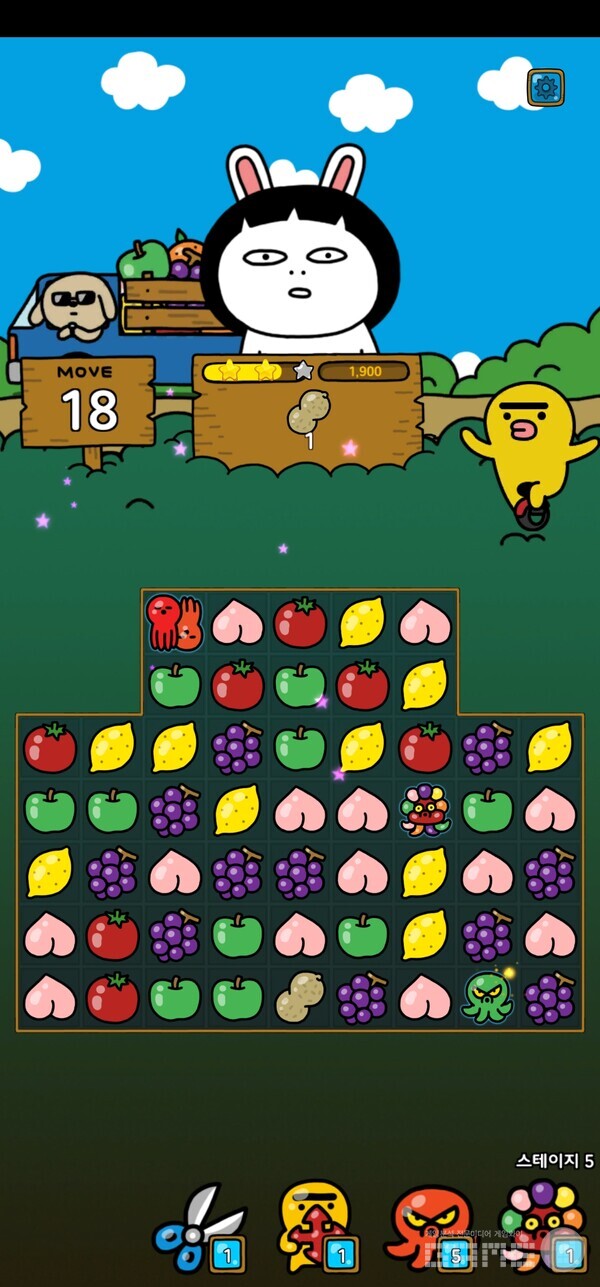
Task: Use the blue scissors booster
Action: pyautogui.click(x=199, y=1226)
